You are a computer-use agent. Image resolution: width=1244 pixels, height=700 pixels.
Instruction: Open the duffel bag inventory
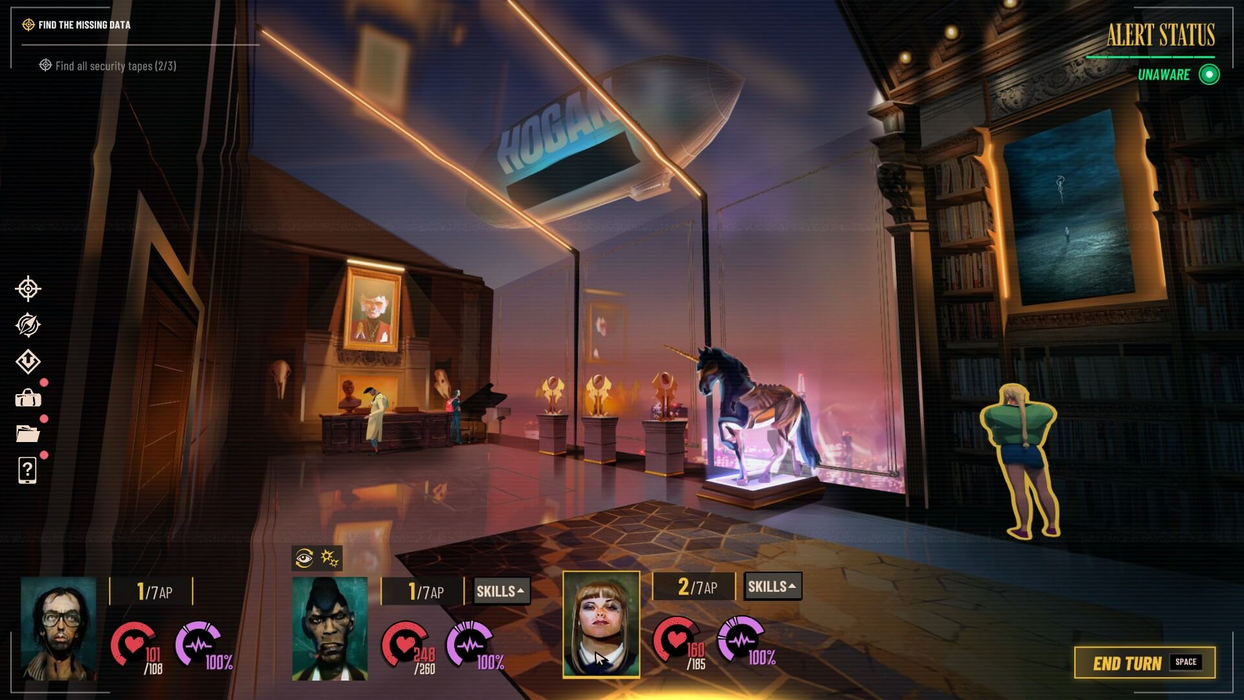(28, 398)
